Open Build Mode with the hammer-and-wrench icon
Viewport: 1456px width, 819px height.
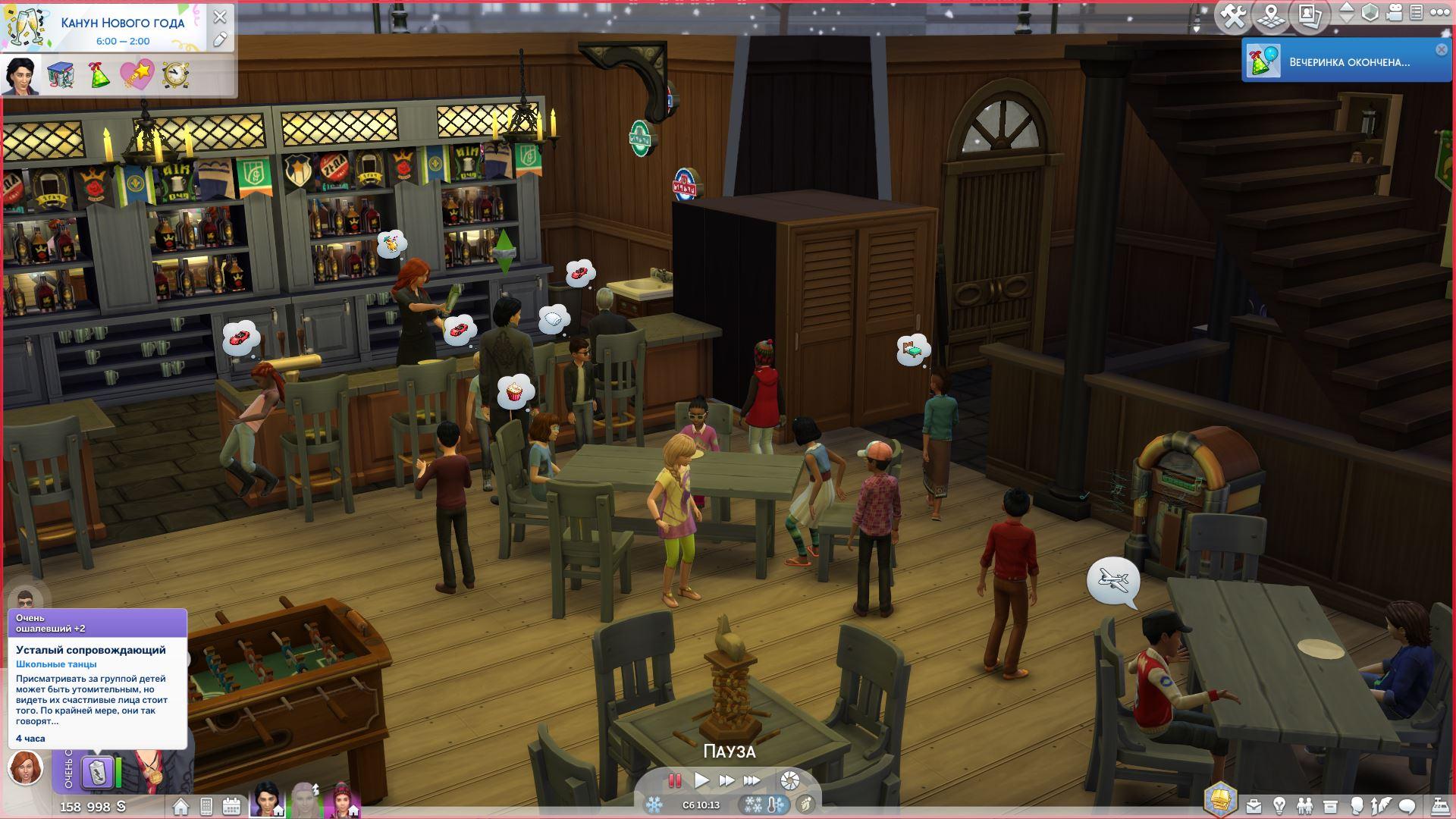[1234, 16]
